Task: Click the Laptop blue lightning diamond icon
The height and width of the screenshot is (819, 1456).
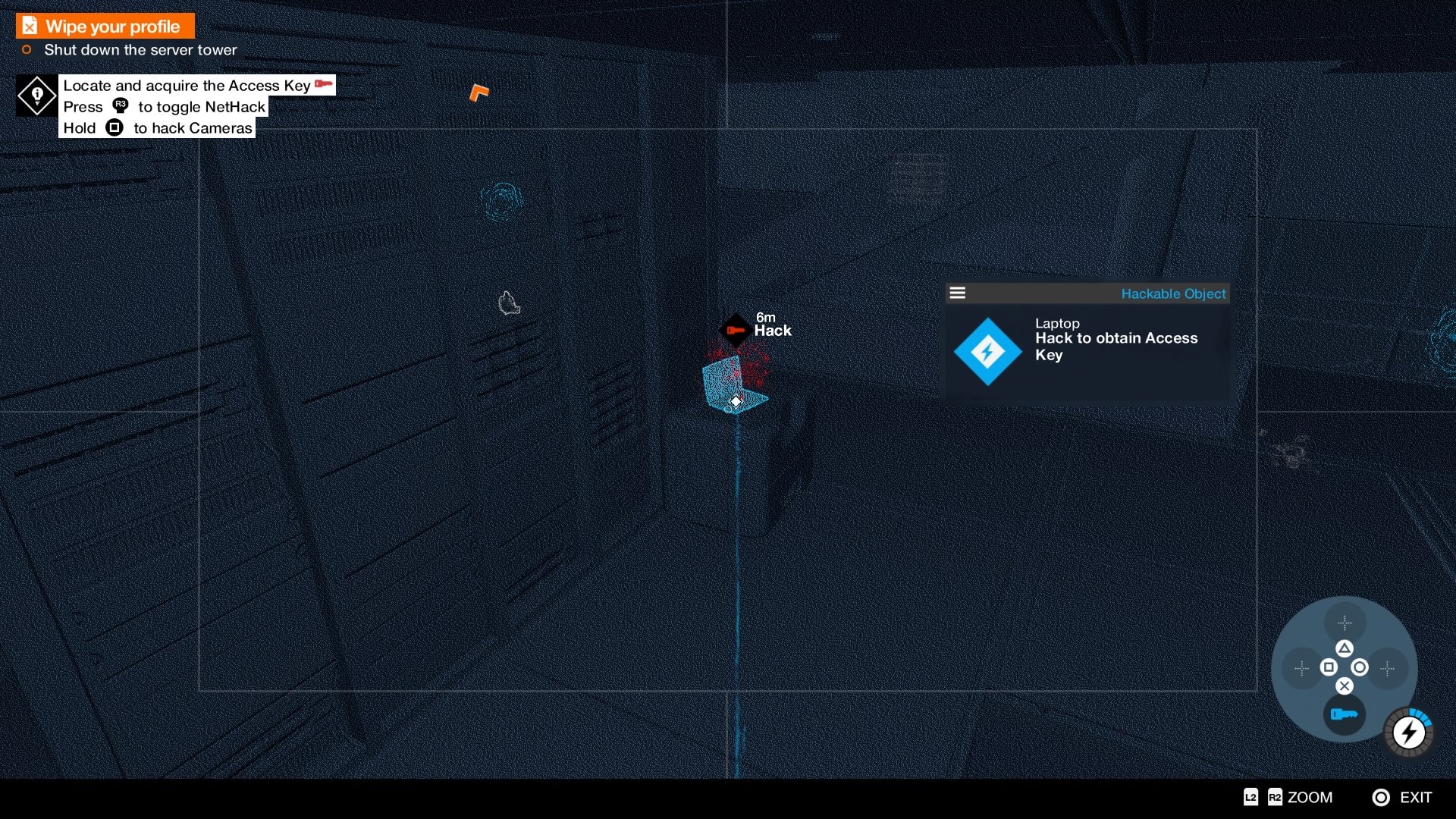Action: point(987,352)
